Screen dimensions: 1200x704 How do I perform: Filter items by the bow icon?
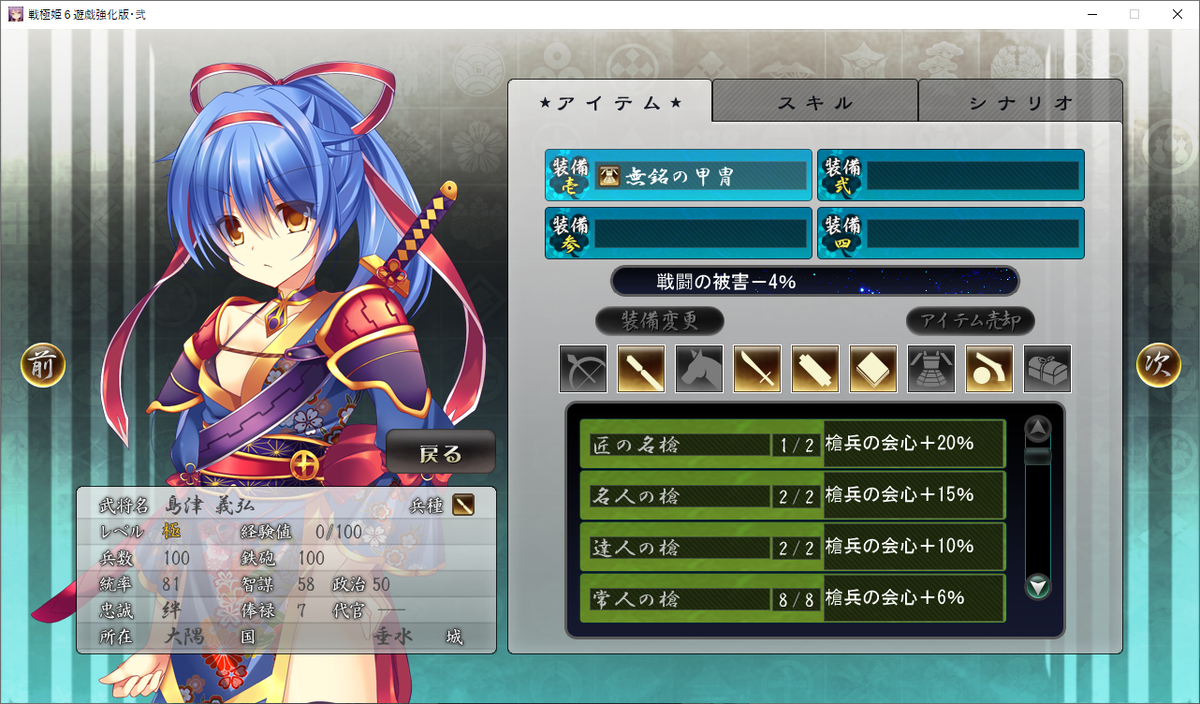[x=583, y=369]
